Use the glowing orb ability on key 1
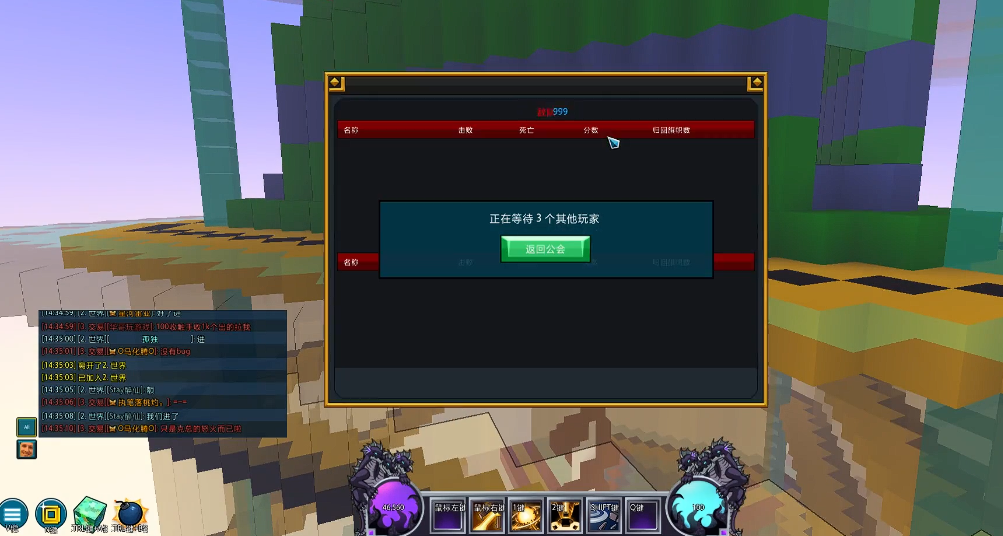This screenshot has width=1003, height=536. click(527, 514)
